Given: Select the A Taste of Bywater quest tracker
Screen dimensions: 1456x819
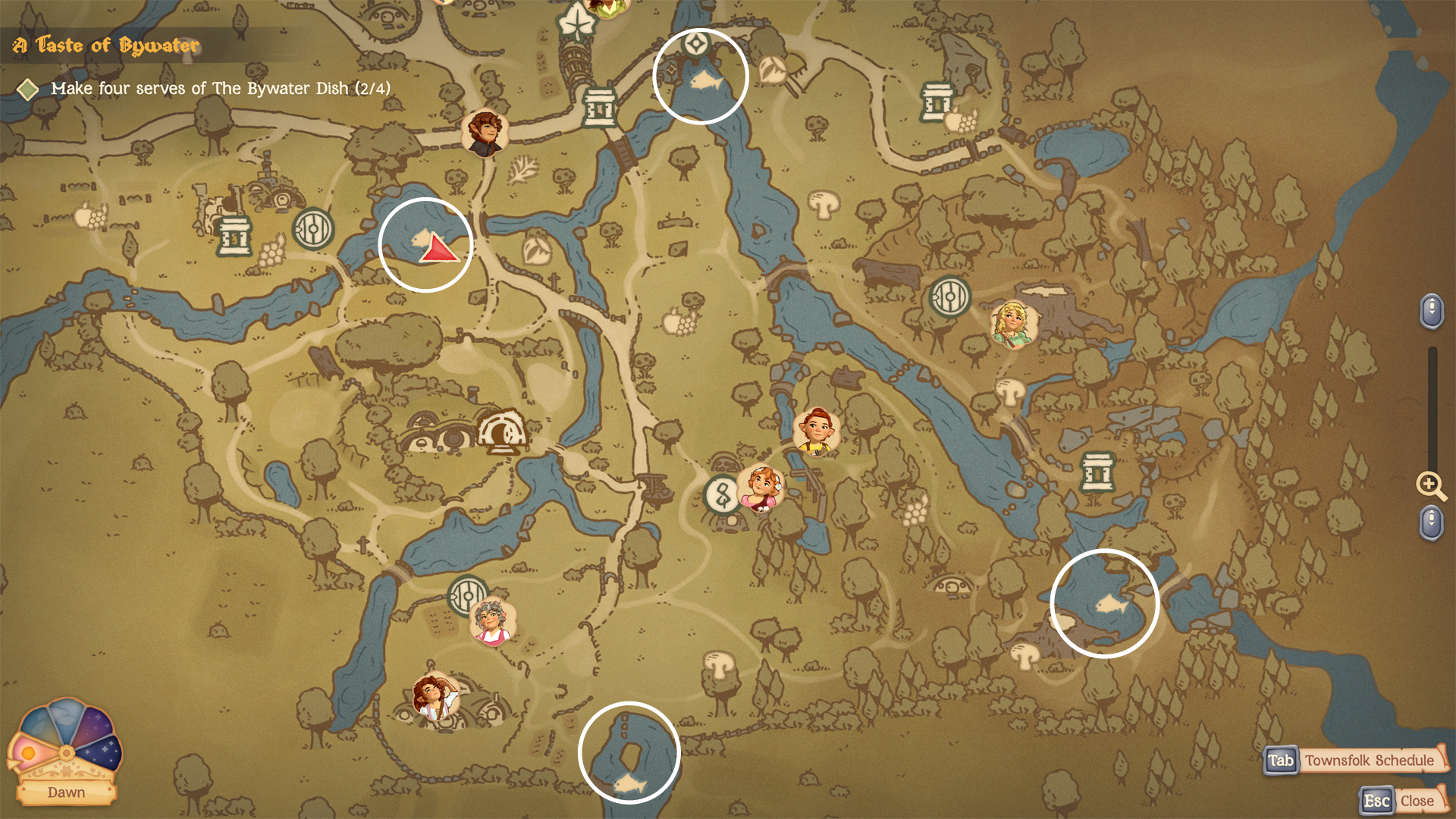Looking at the screenshot, I should (107, 45).
